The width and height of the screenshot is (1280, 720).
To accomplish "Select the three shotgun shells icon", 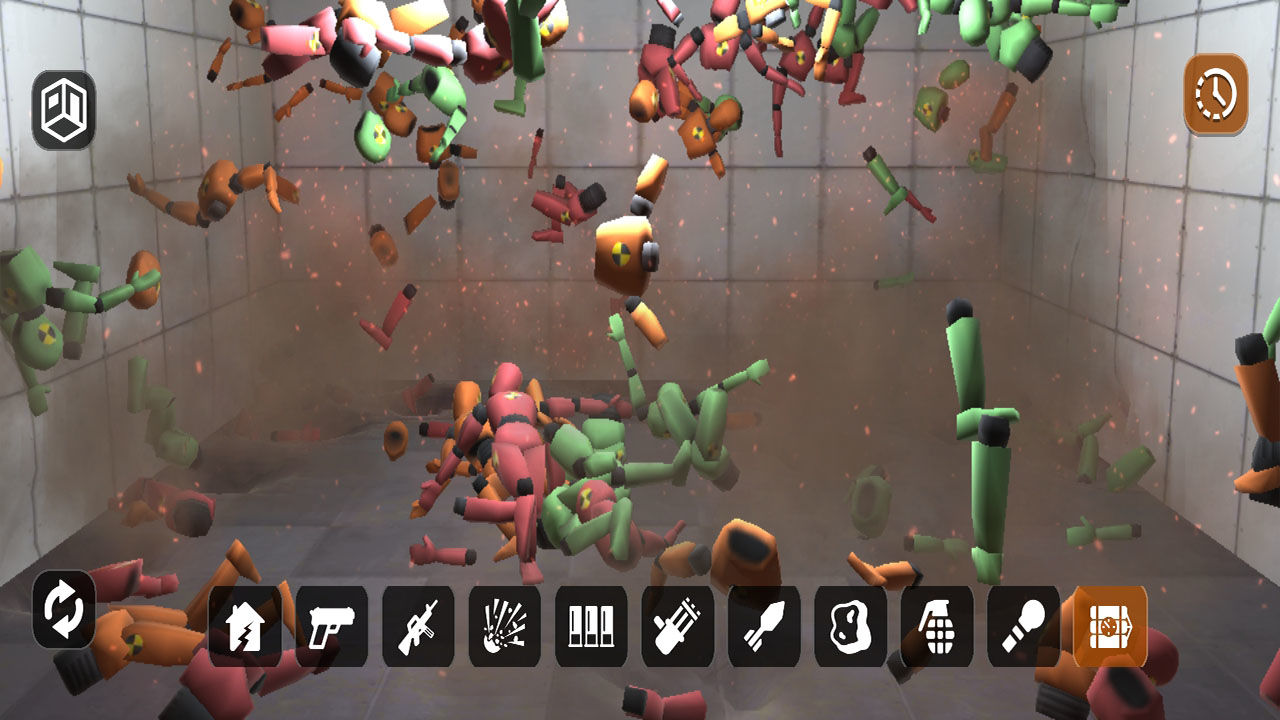I will click(591, 627).
